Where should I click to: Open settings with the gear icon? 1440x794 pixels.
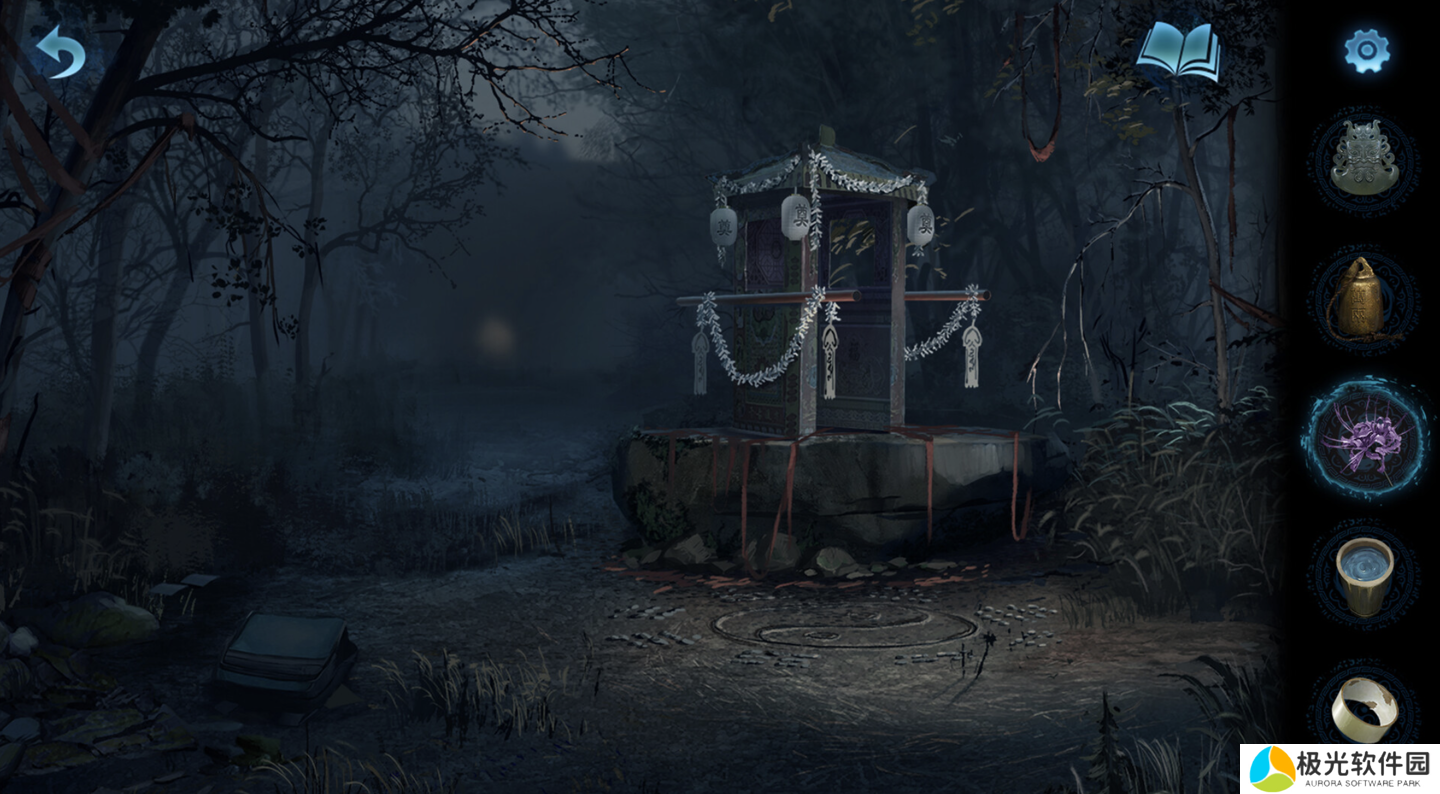pyautogui.click(x=1366, y=50)
